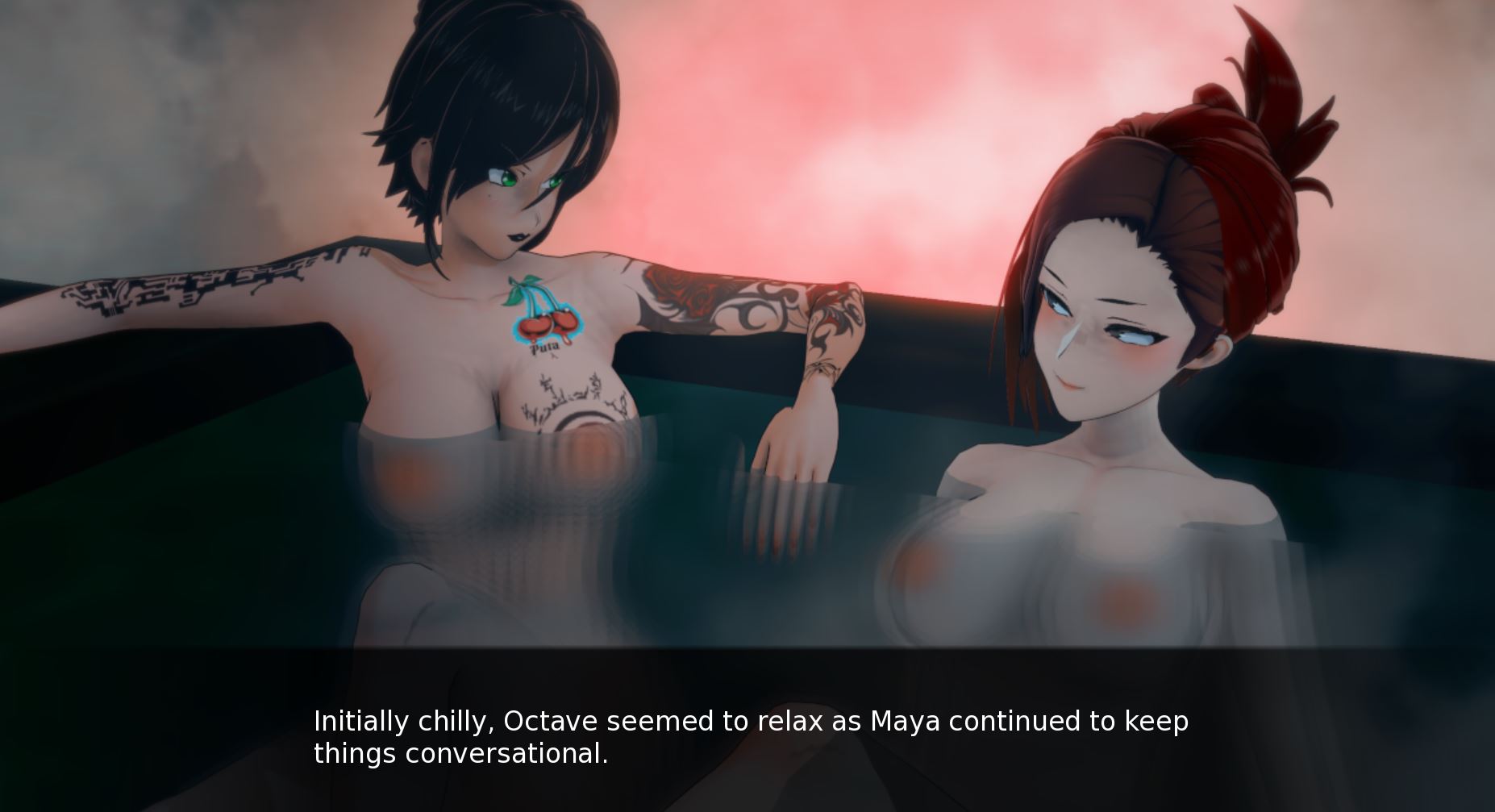Advance the narration dialogue text box
This screenshot has width=1495, height=812.
[x=750, y=735]
